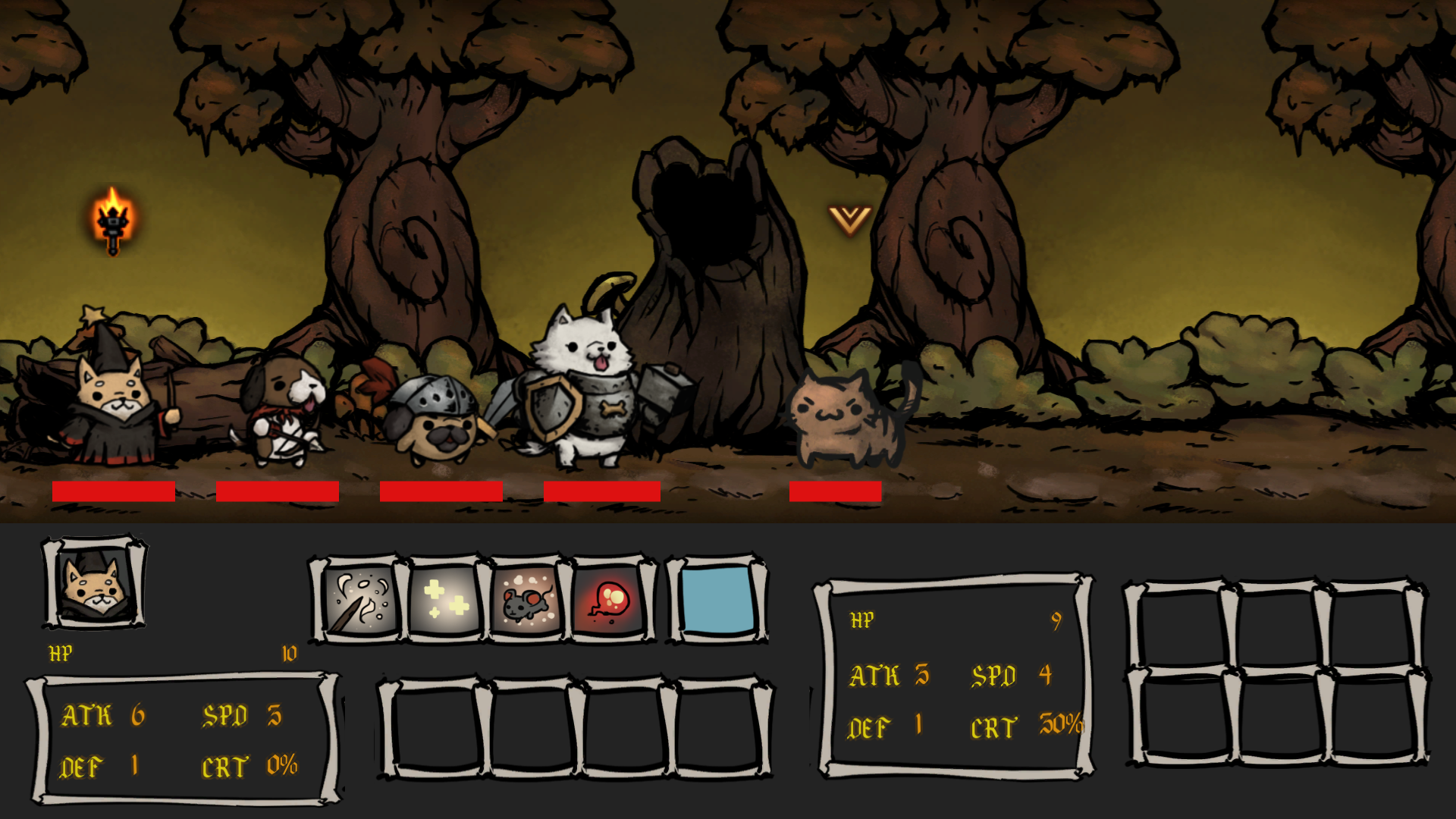Viewport: 1456px width, 819px height.
Task: Select the wizard dog in the hat
Action: 110,402
